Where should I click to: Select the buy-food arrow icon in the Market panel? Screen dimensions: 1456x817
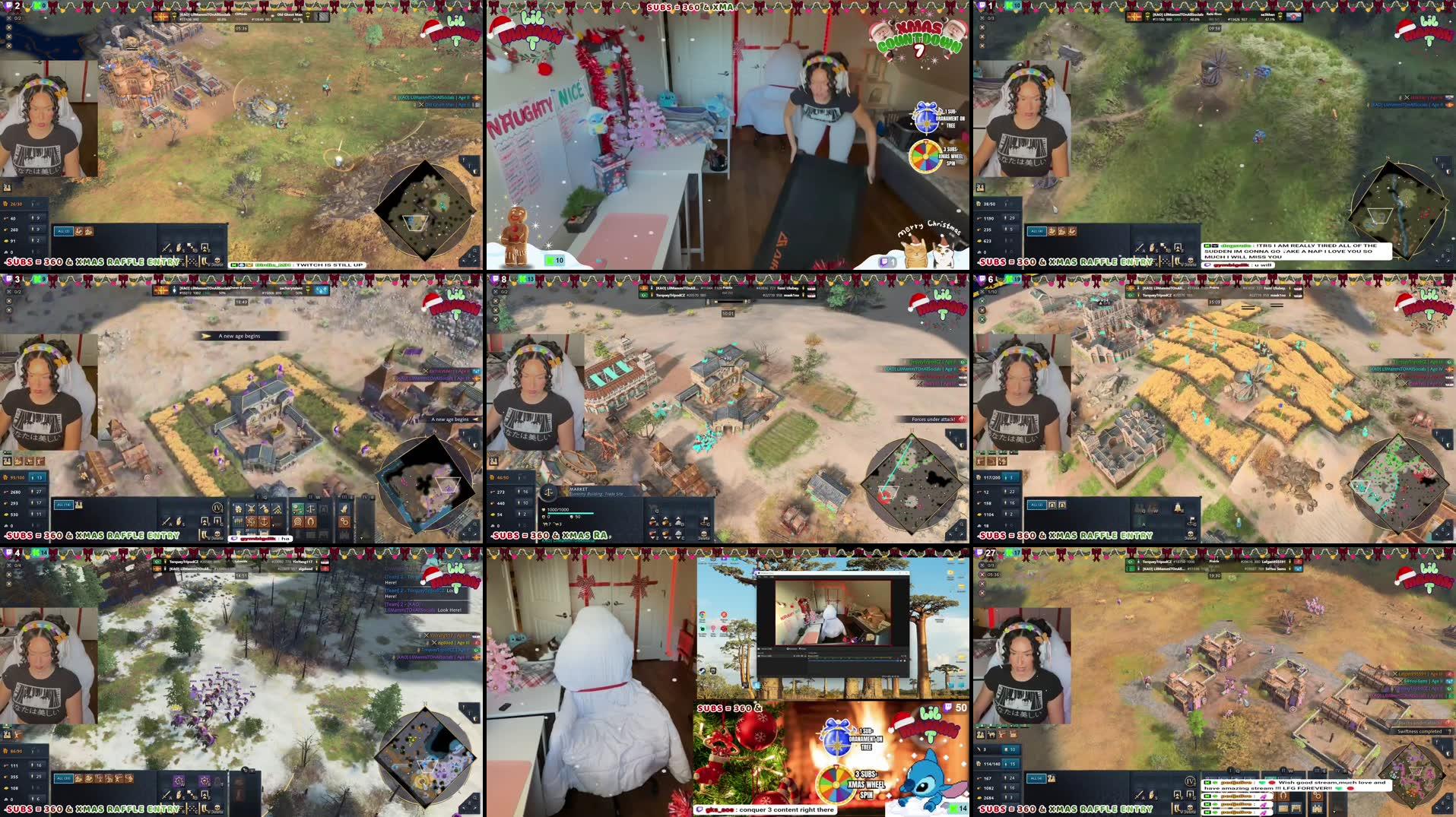coord(652,520)
